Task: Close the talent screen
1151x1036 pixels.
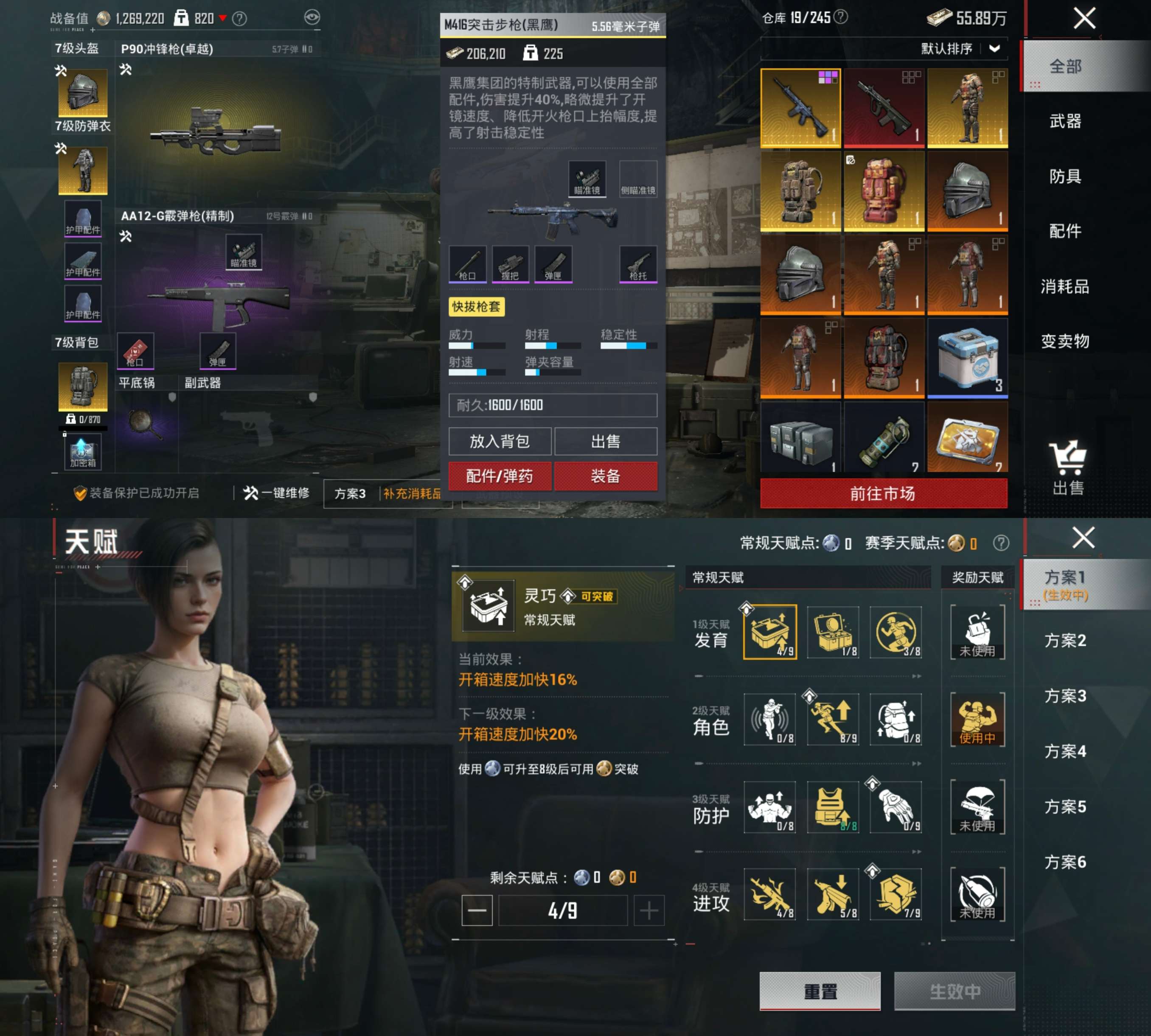Action: point(1083,538)
